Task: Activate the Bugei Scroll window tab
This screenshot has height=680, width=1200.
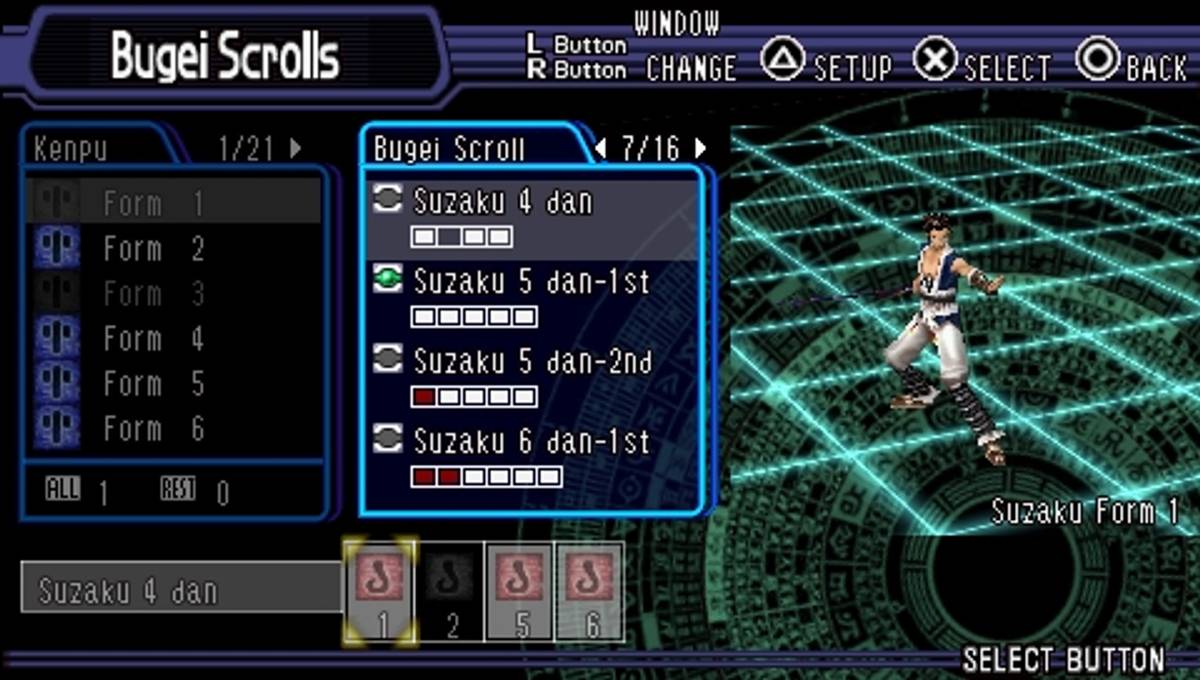Action: click(449, 149)
